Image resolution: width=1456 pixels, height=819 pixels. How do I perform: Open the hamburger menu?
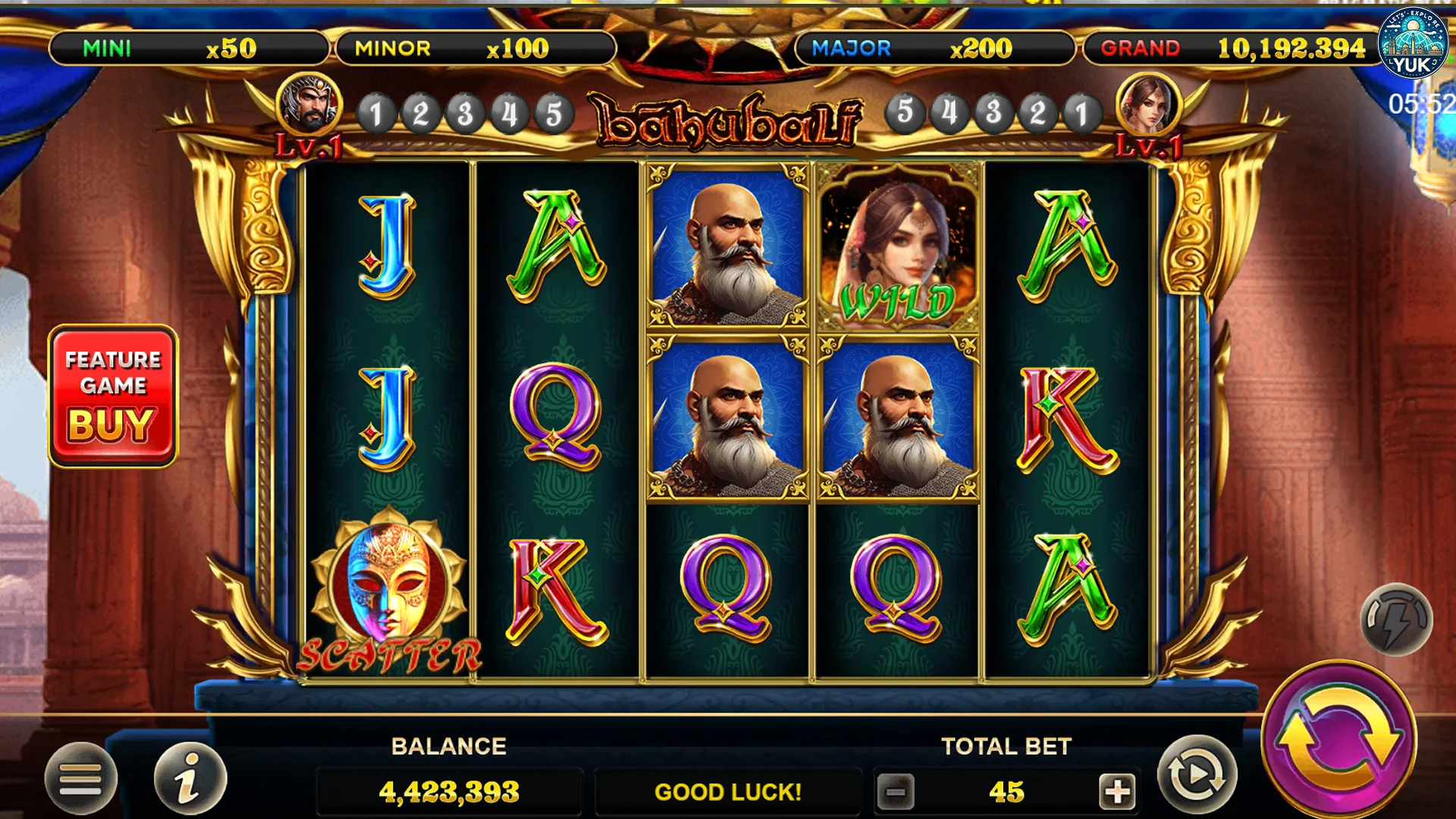tap(80, 778)
